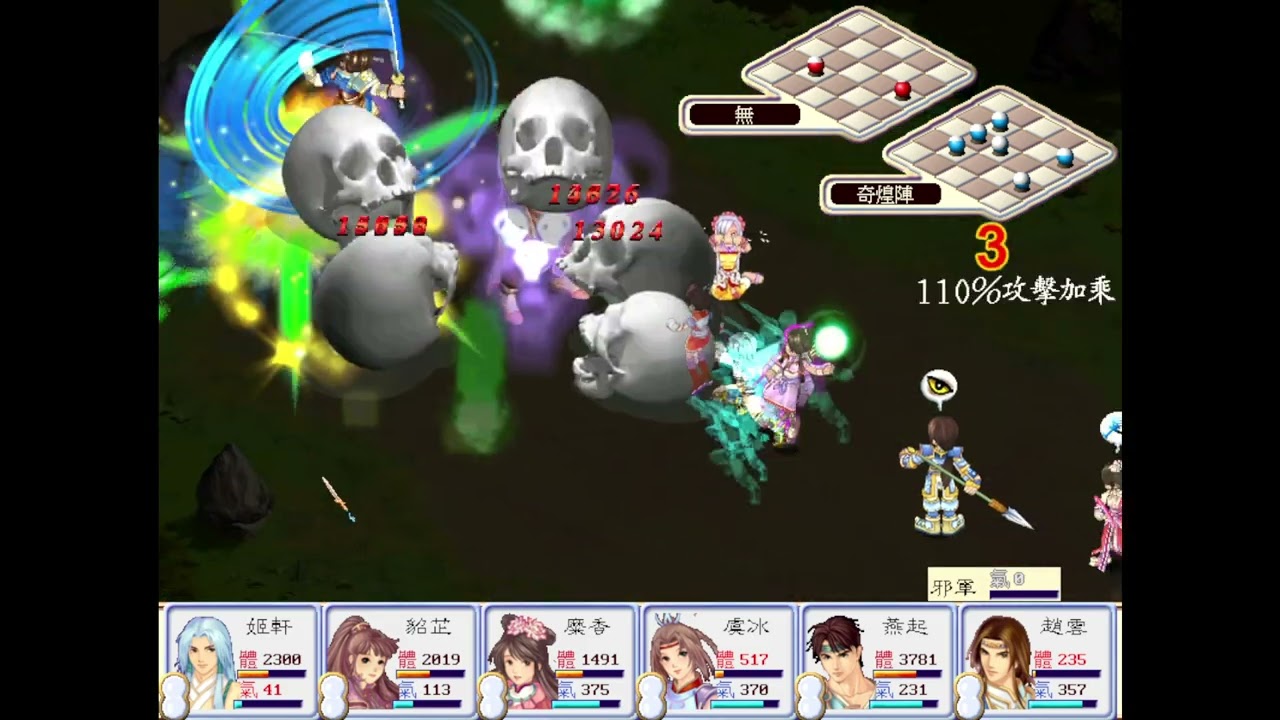
Task: Pick 糜香's portrait panel
Action: (x=559, y=660)
